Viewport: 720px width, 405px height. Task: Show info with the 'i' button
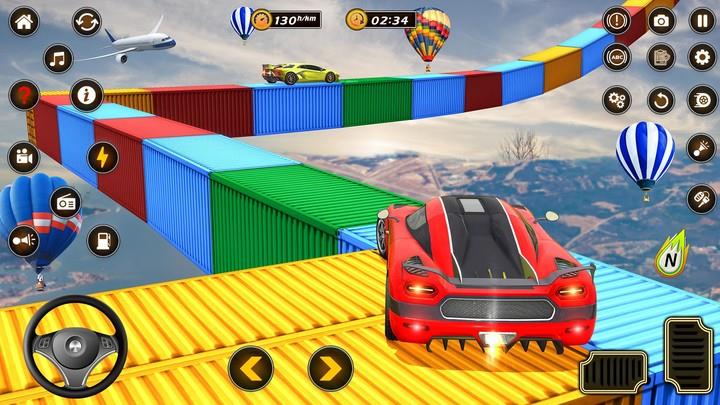(87, 96)
